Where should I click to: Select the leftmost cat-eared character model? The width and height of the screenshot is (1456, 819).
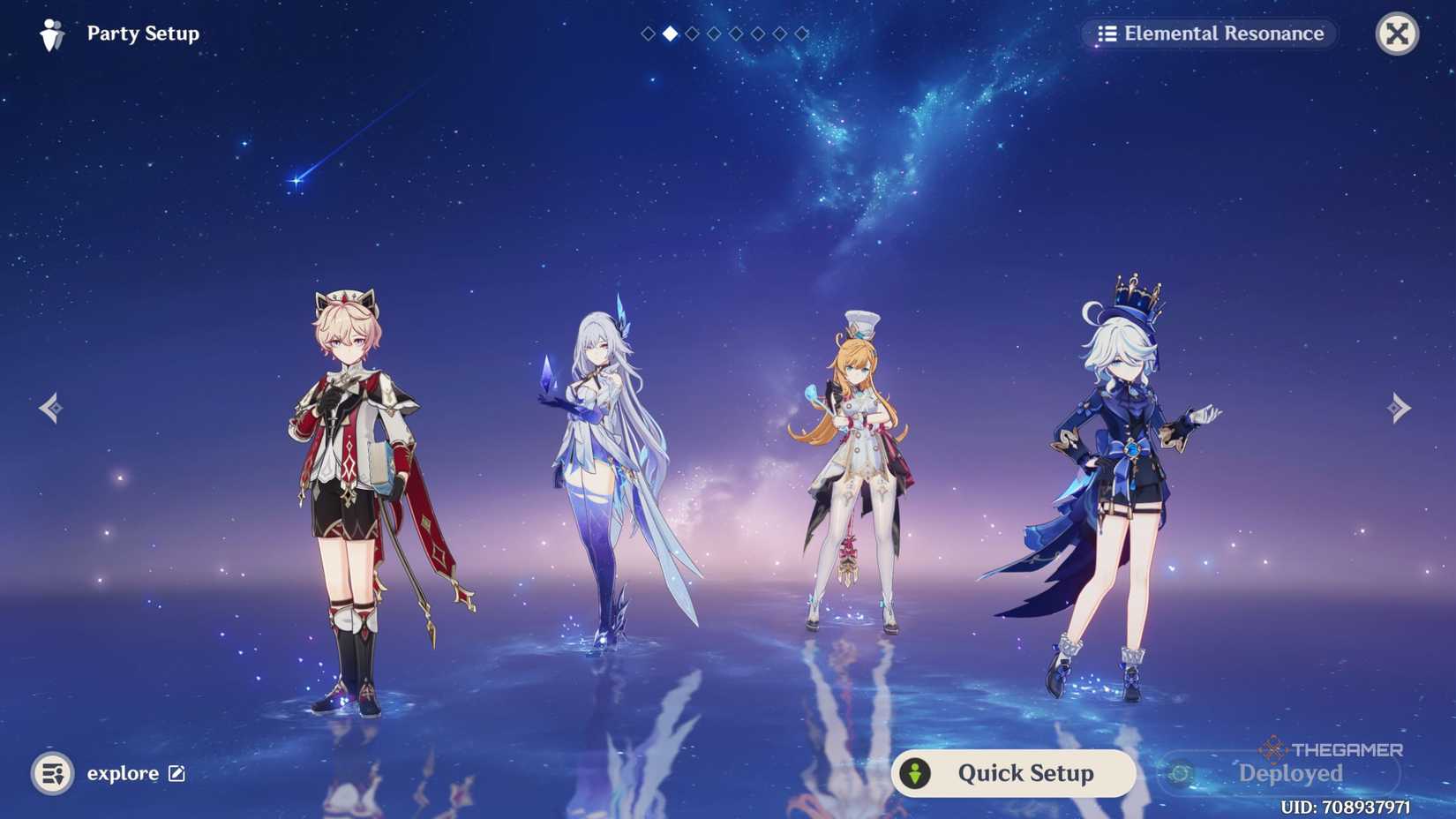point(353,485)
